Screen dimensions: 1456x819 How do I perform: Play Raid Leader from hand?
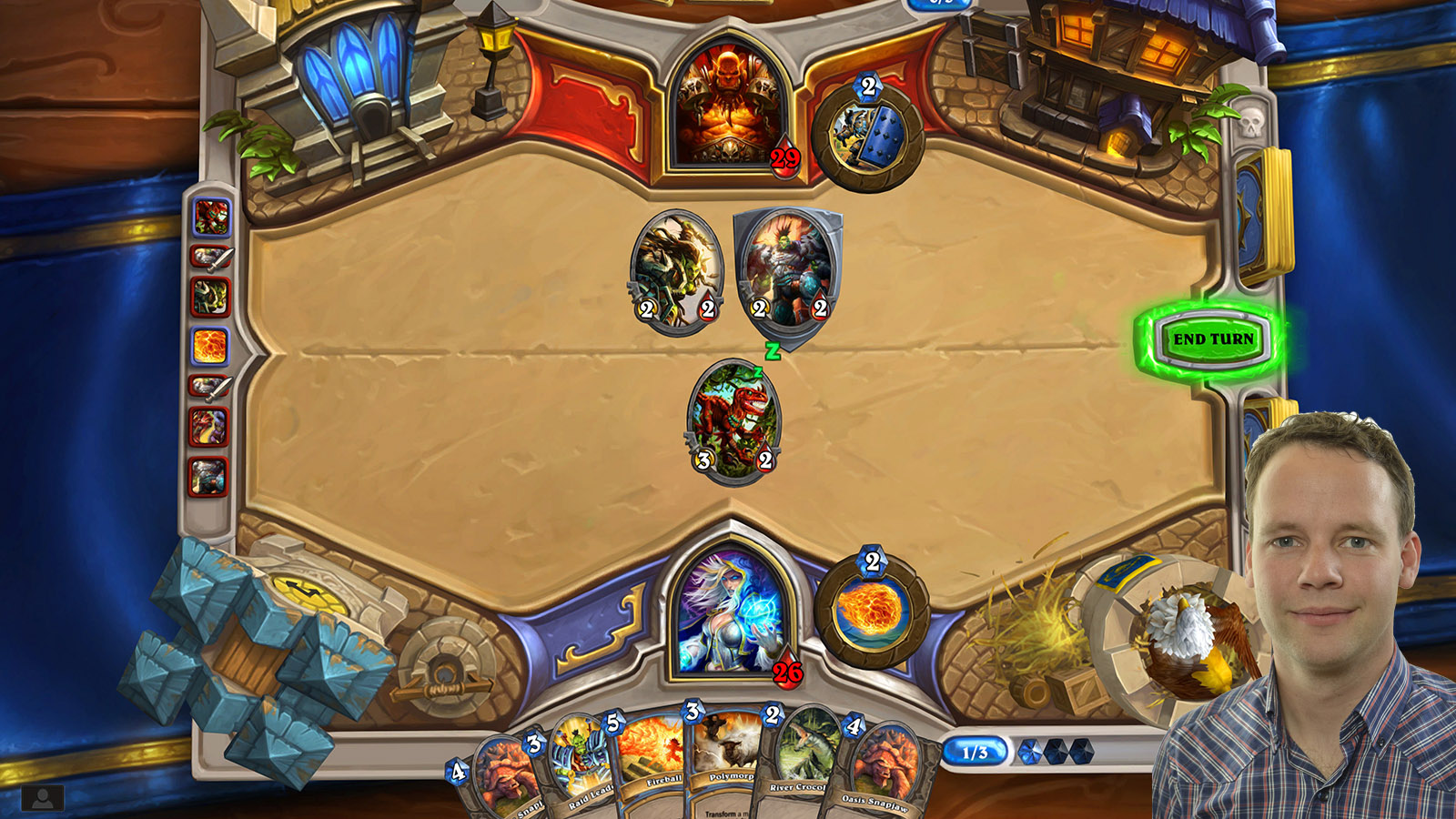(577, 764)
